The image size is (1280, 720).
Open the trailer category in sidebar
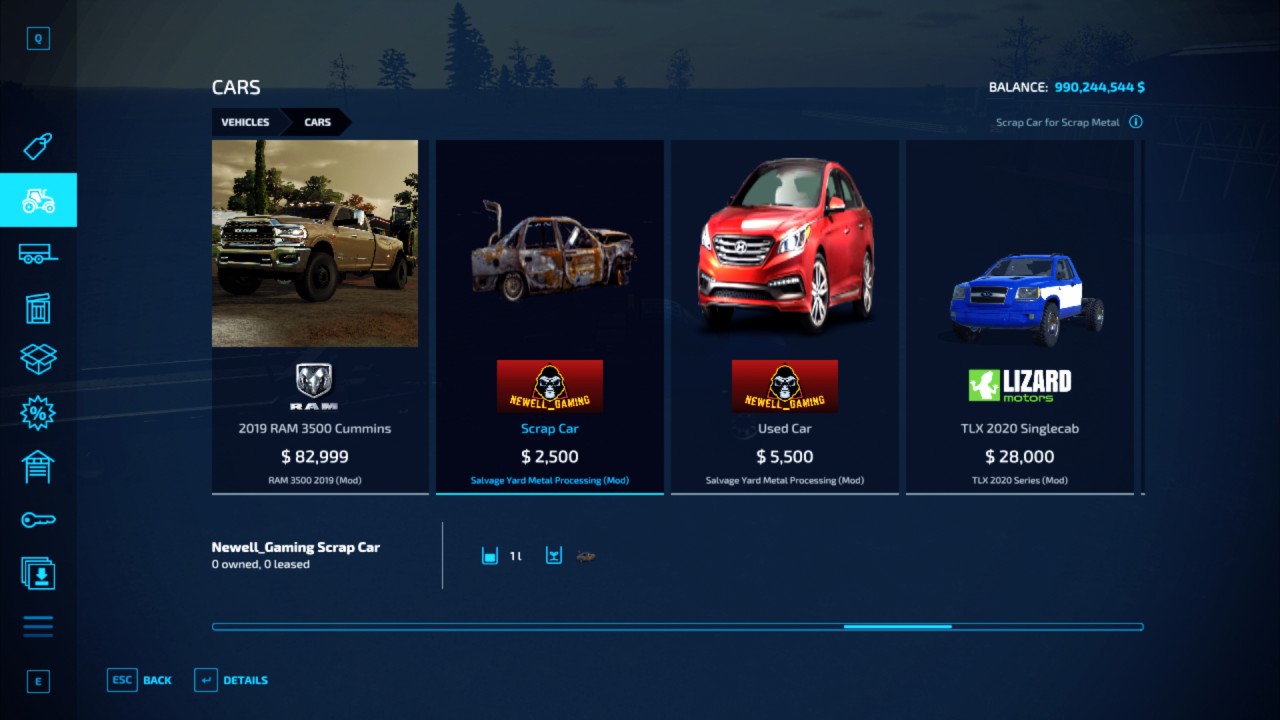38,254
